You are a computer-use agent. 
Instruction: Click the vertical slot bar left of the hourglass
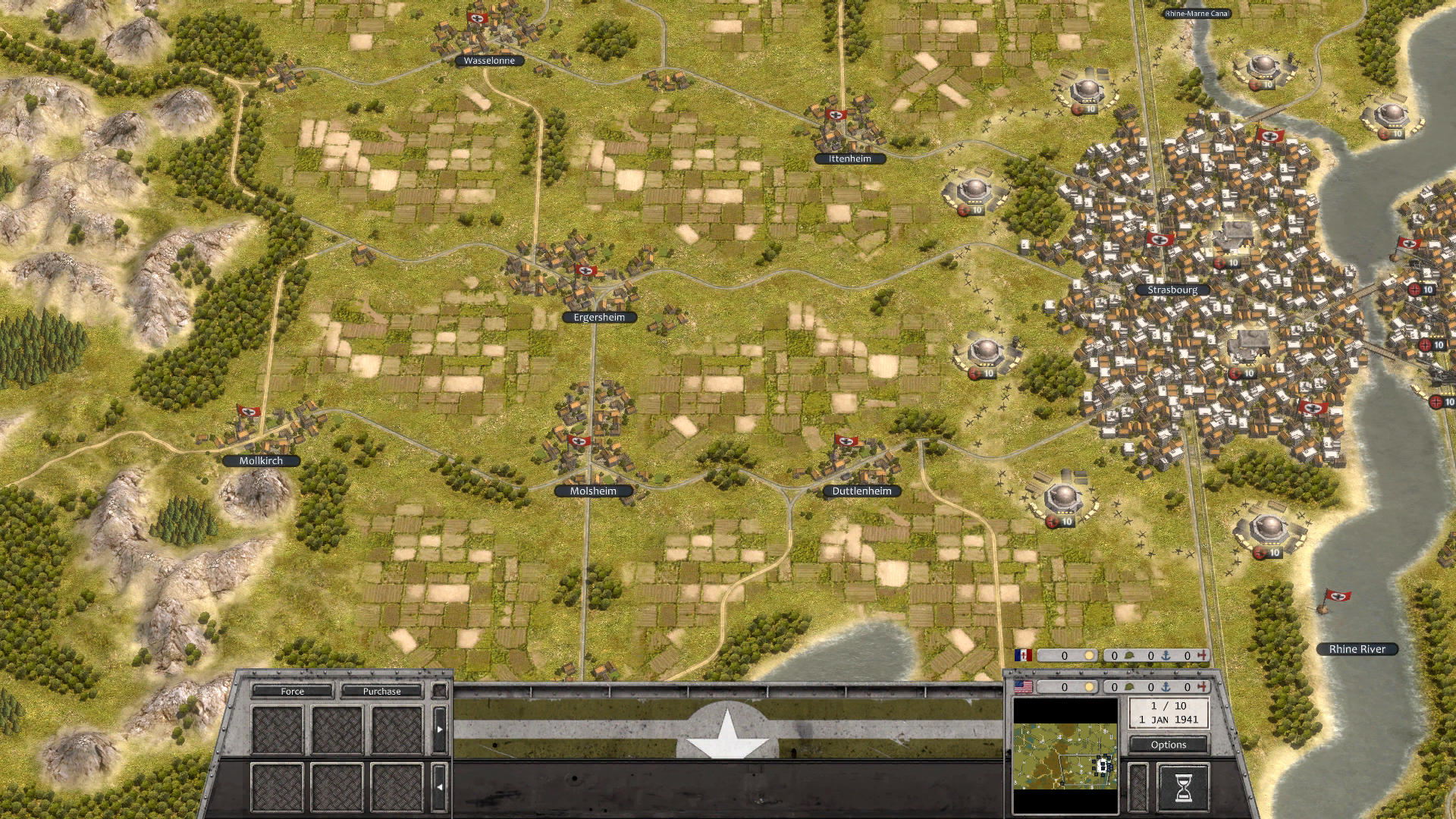click(1137, 789)
